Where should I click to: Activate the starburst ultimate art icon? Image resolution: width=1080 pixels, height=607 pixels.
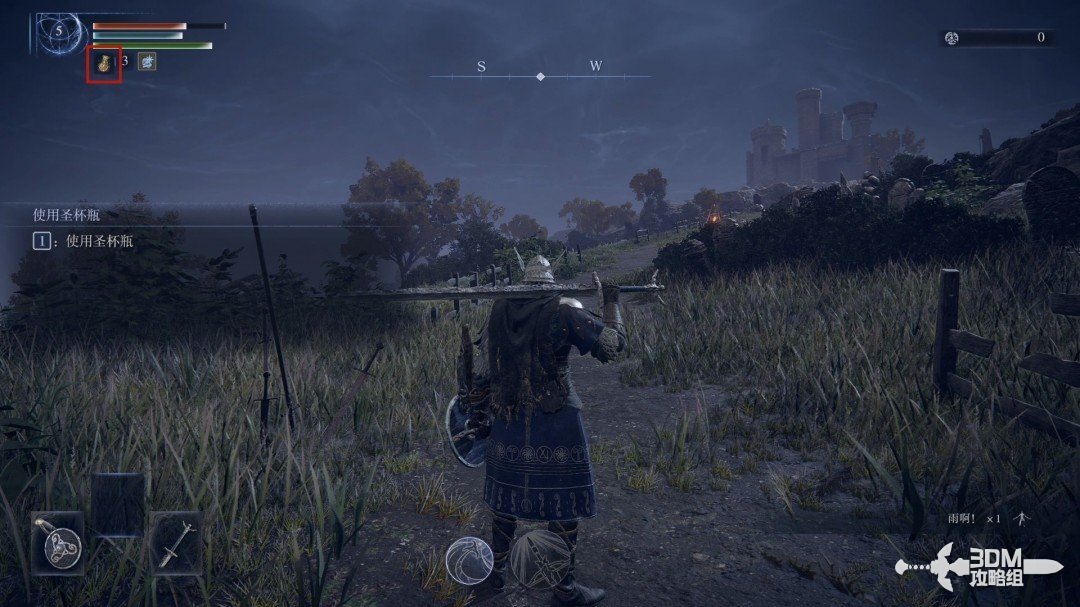coord(540,558)
